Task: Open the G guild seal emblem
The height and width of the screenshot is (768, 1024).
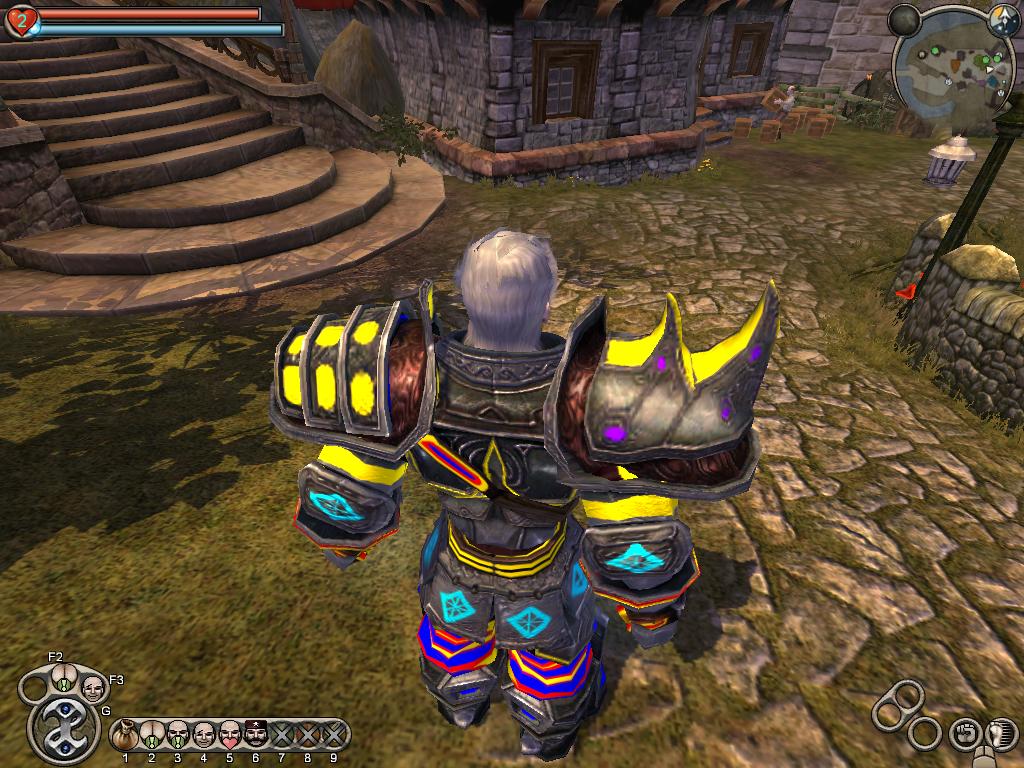Action: (x=65, y=727)
